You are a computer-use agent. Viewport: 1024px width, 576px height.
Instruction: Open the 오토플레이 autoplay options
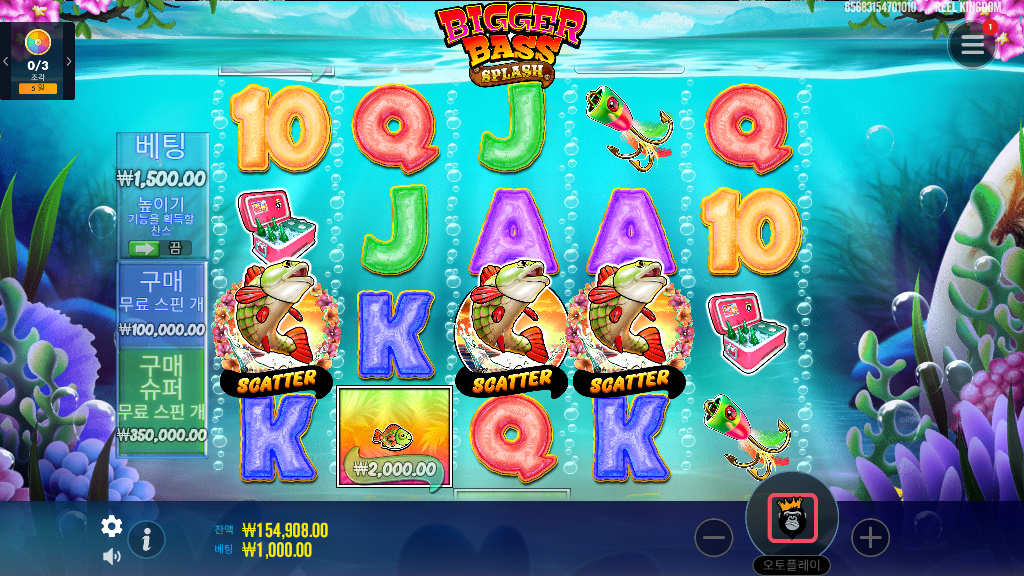[x=791, y=565]
